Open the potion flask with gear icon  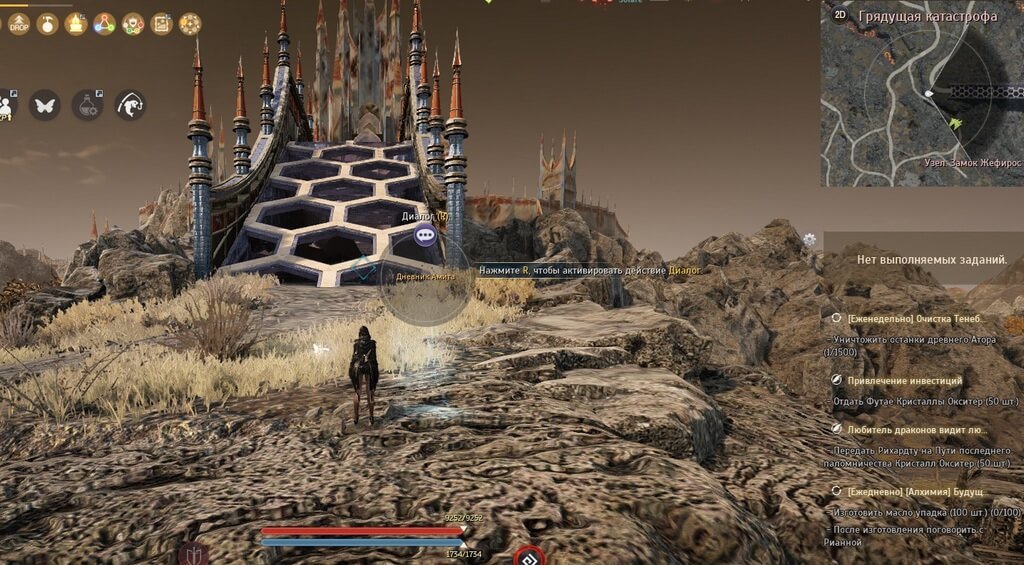point(88,105)
